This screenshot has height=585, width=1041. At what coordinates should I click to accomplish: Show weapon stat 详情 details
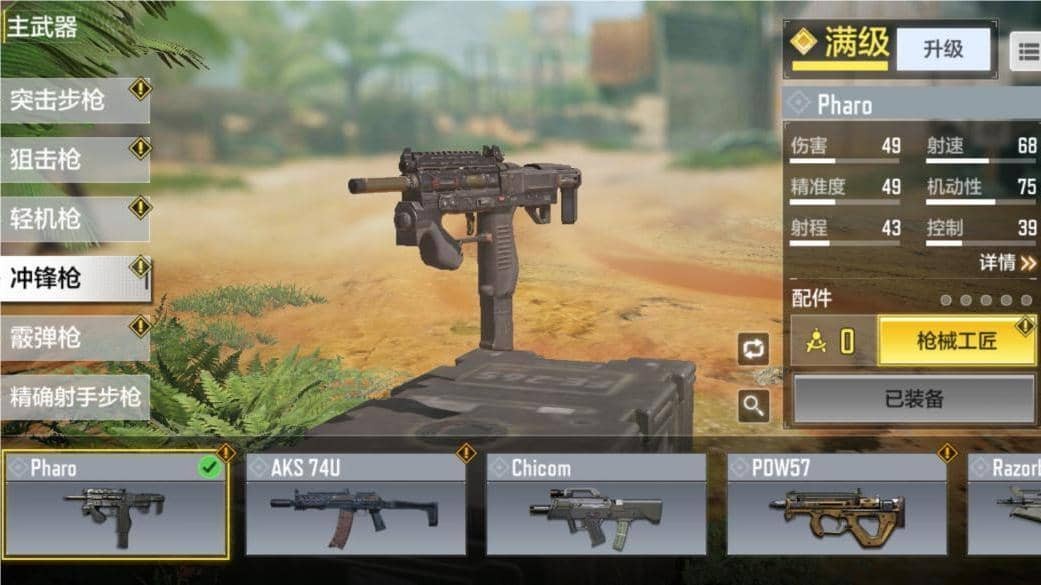[x=1007, y=263]
